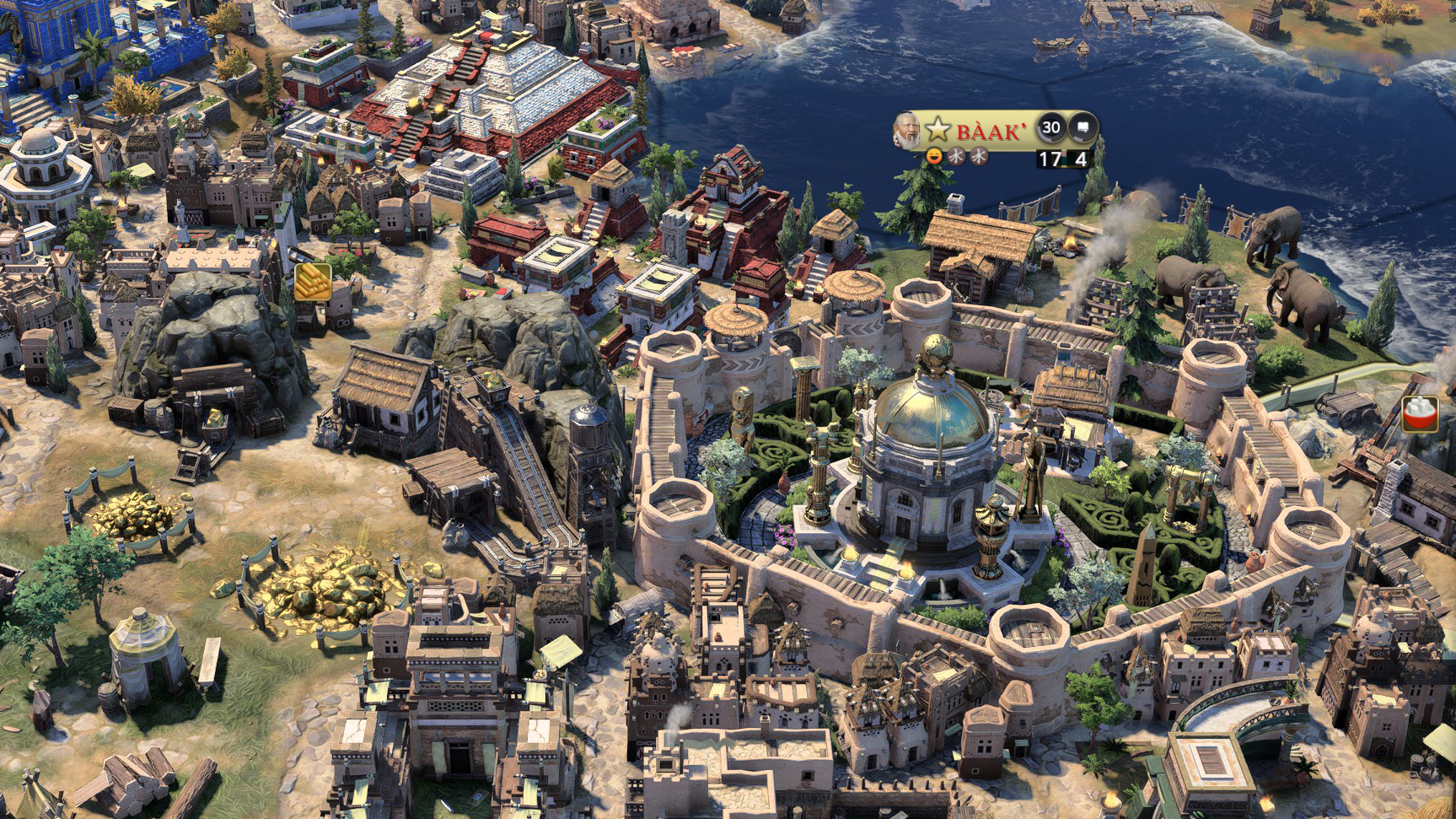Open city details via the population 30 circle
The height and width of the screenshot is (819, 1456).
pos(1052,127)
